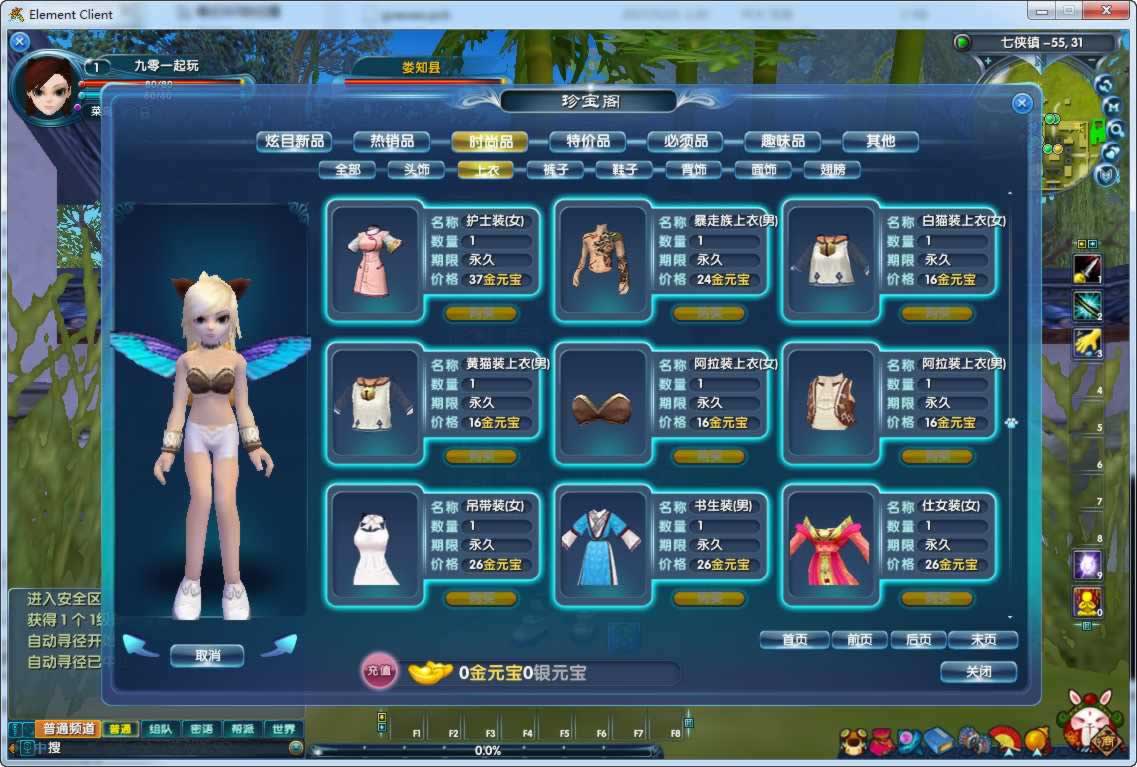Show the 必须品 category
1137x767 pixels.
[686, 141]
